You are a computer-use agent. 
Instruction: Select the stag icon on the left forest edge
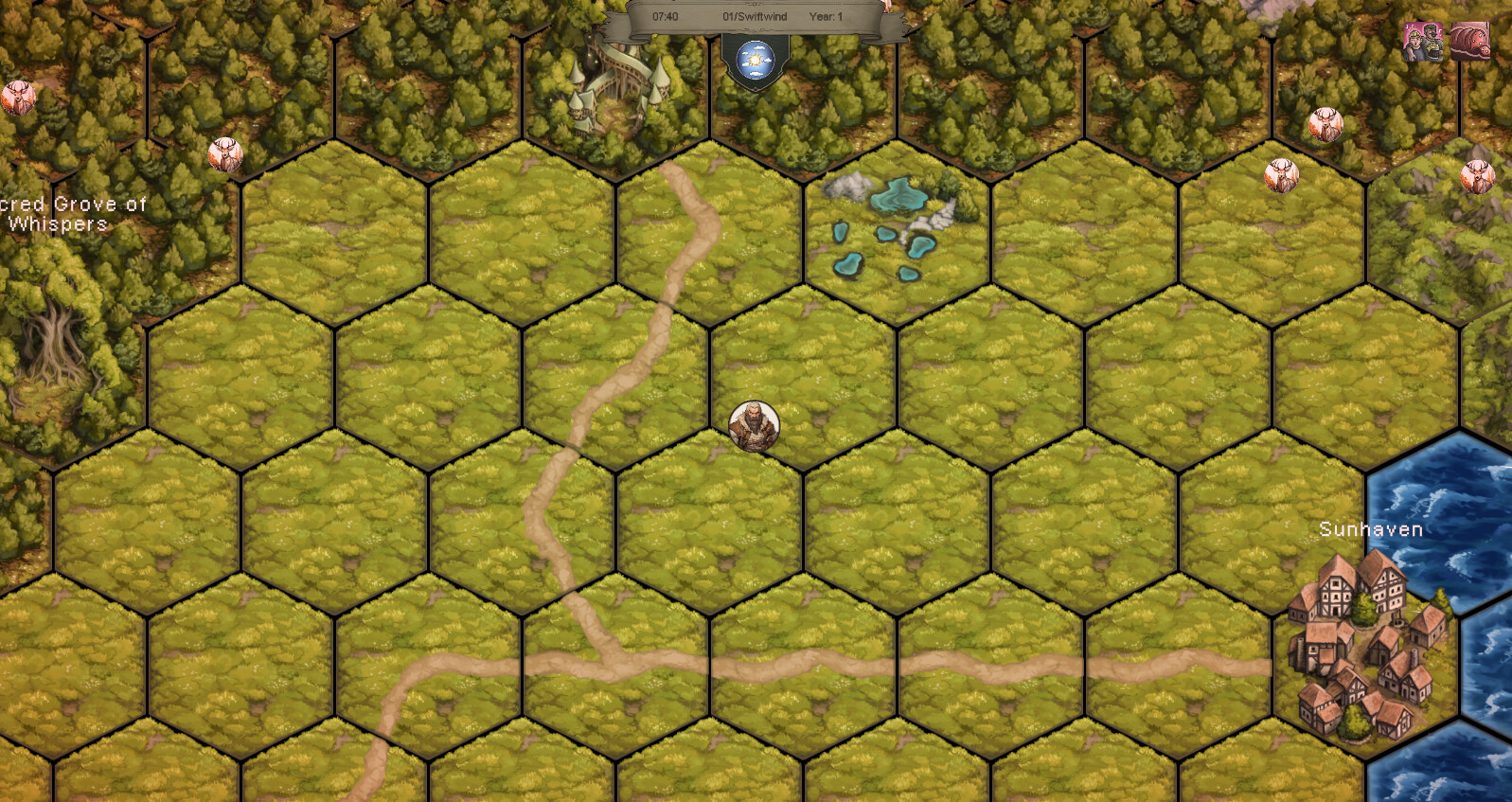[x=21, y=98]
